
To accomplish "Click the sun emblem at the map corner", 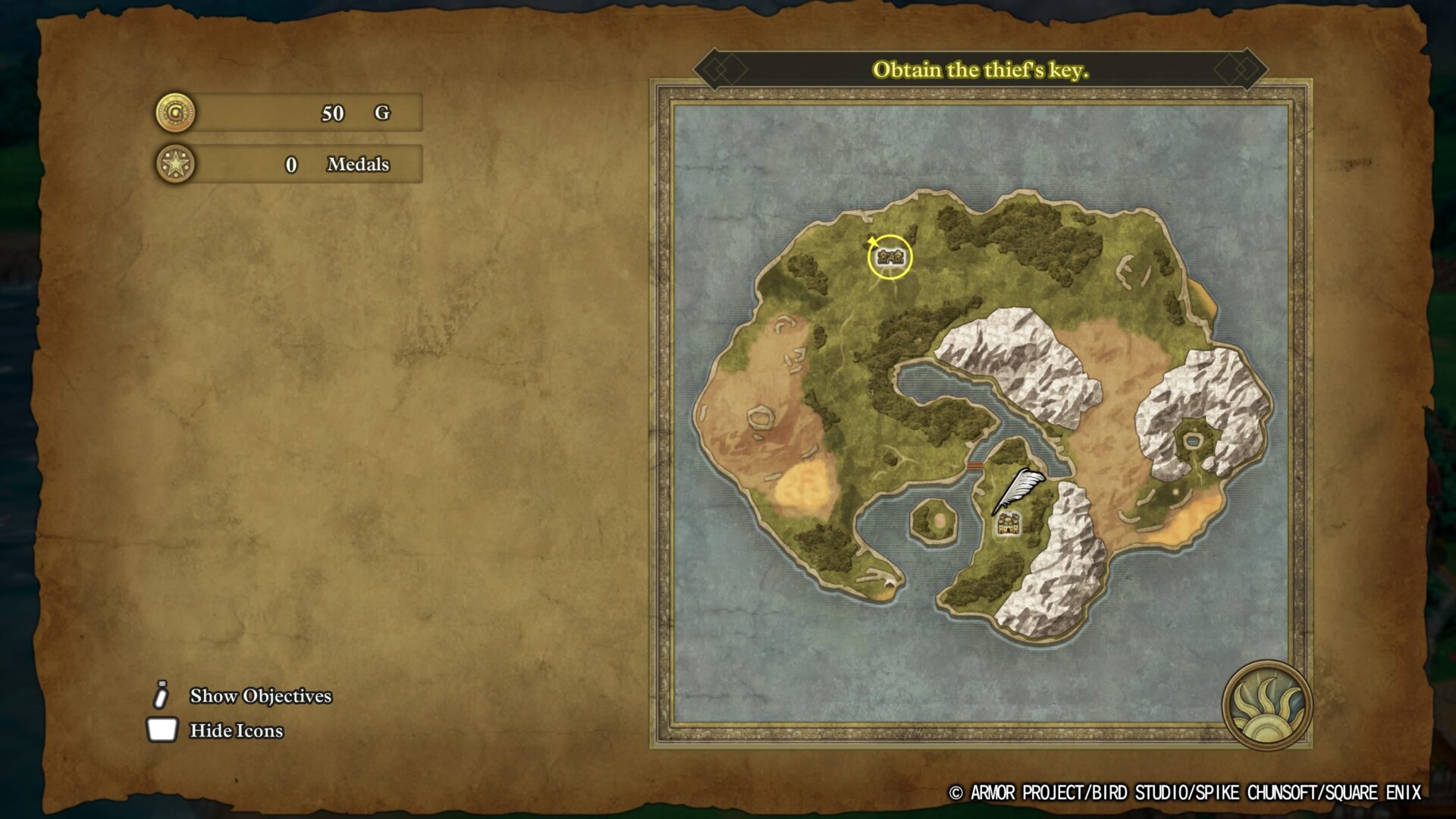I will click(1266, 705).
